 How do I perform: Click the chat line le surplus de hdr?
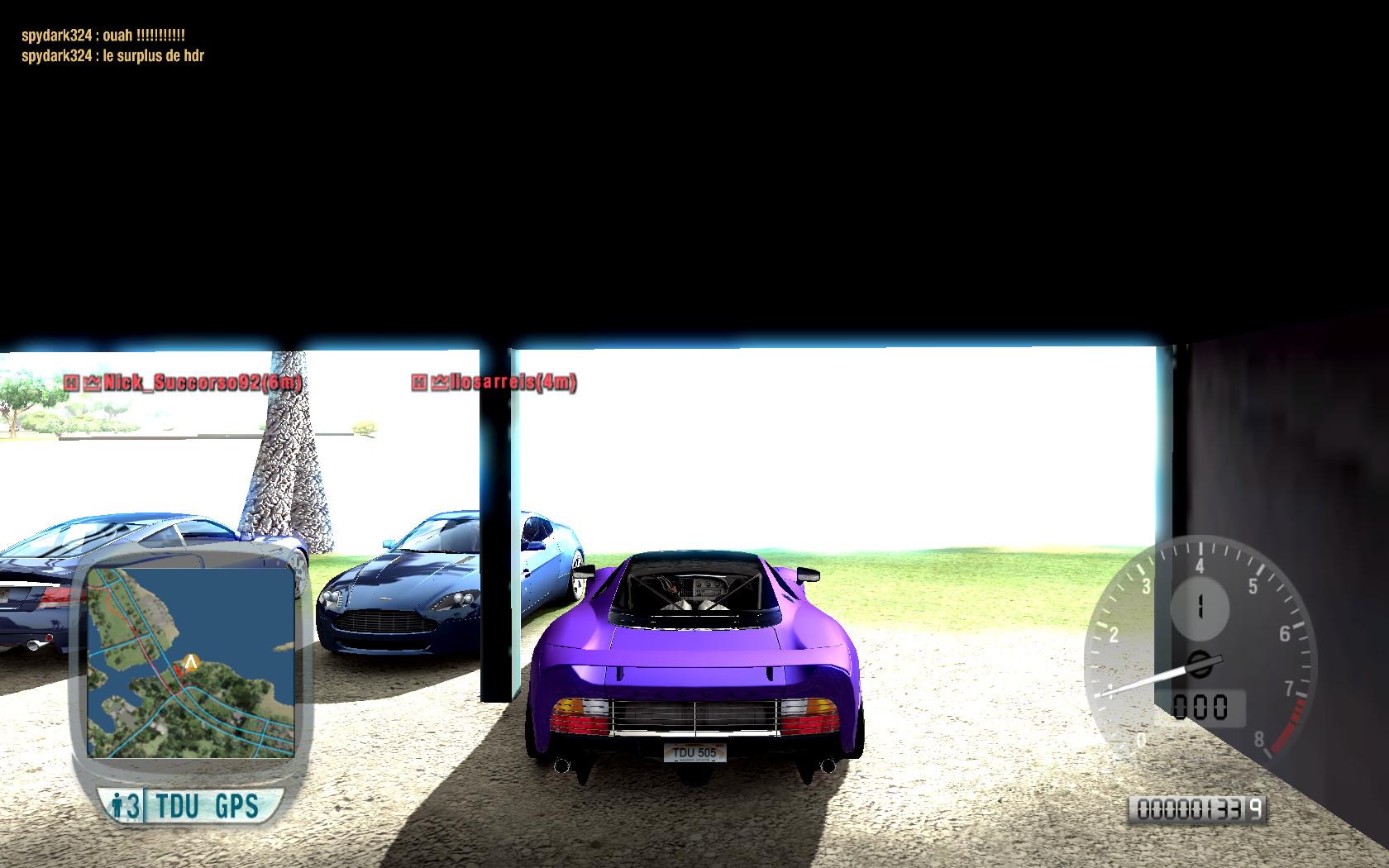click(112, 57)
